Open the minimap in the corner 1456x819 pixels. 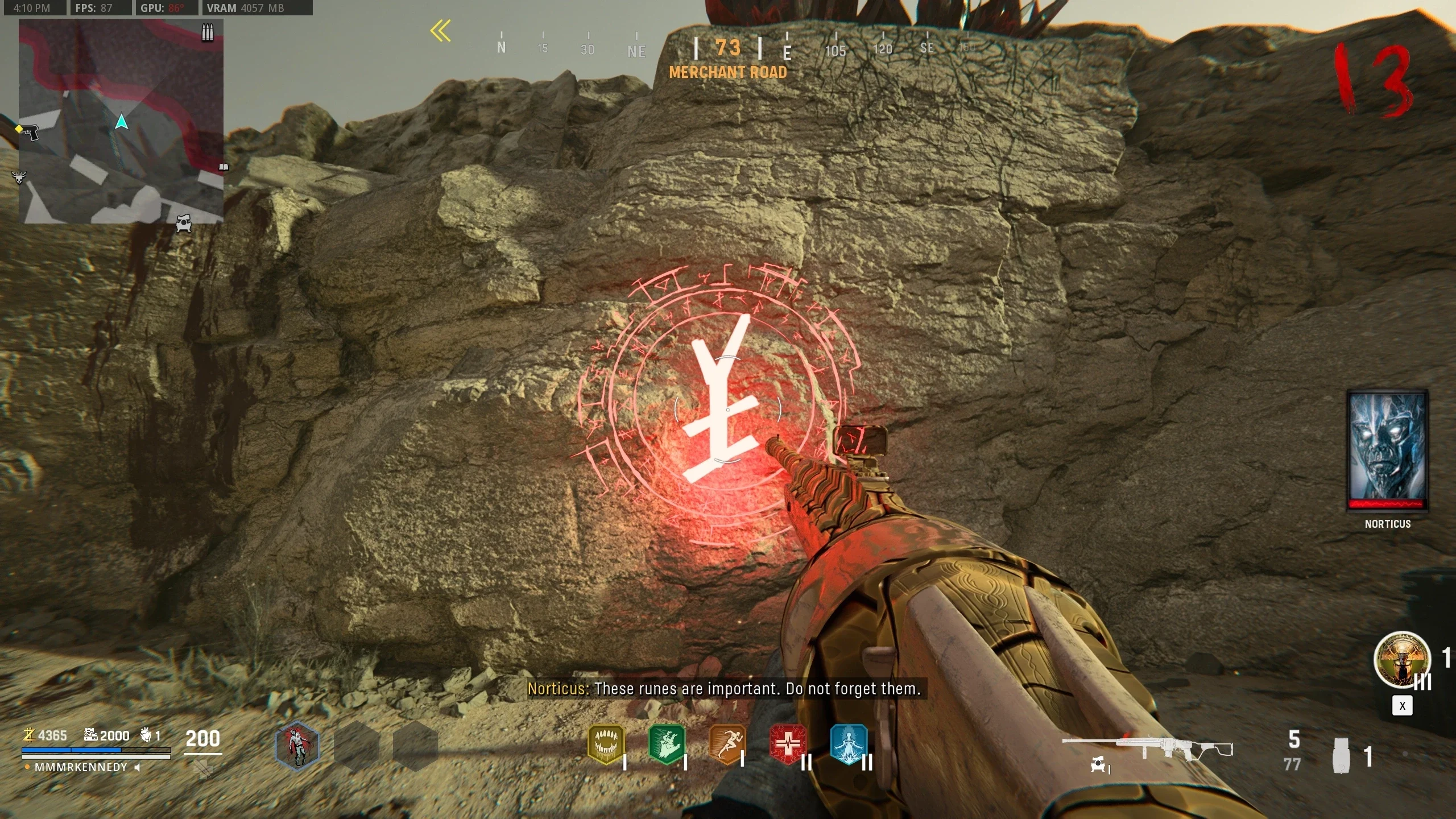click(121, 121)
